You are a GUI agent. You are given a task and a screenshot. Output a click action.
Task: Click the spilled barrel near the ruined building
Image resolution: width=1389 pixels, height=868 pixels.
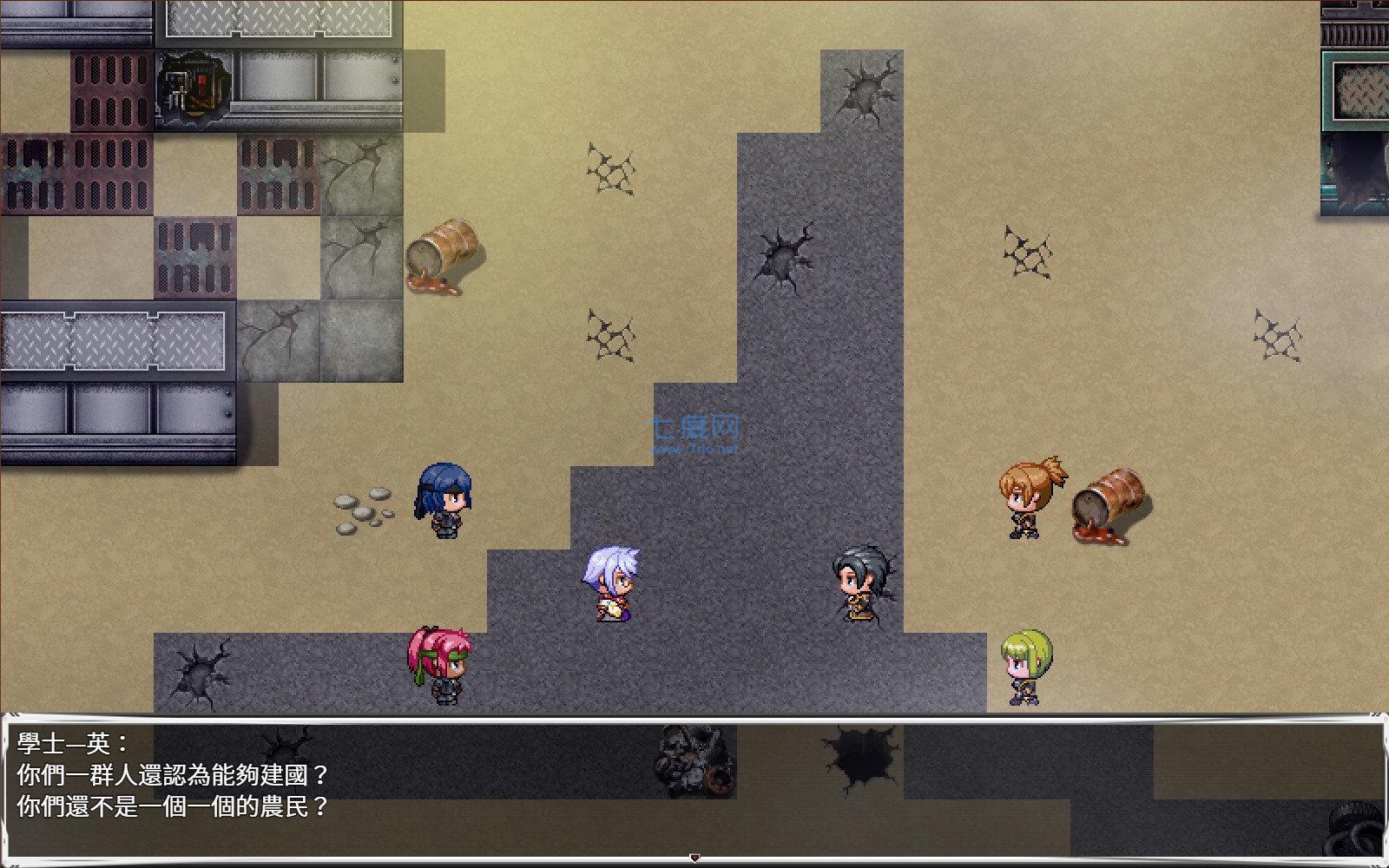tap(444, 252)
